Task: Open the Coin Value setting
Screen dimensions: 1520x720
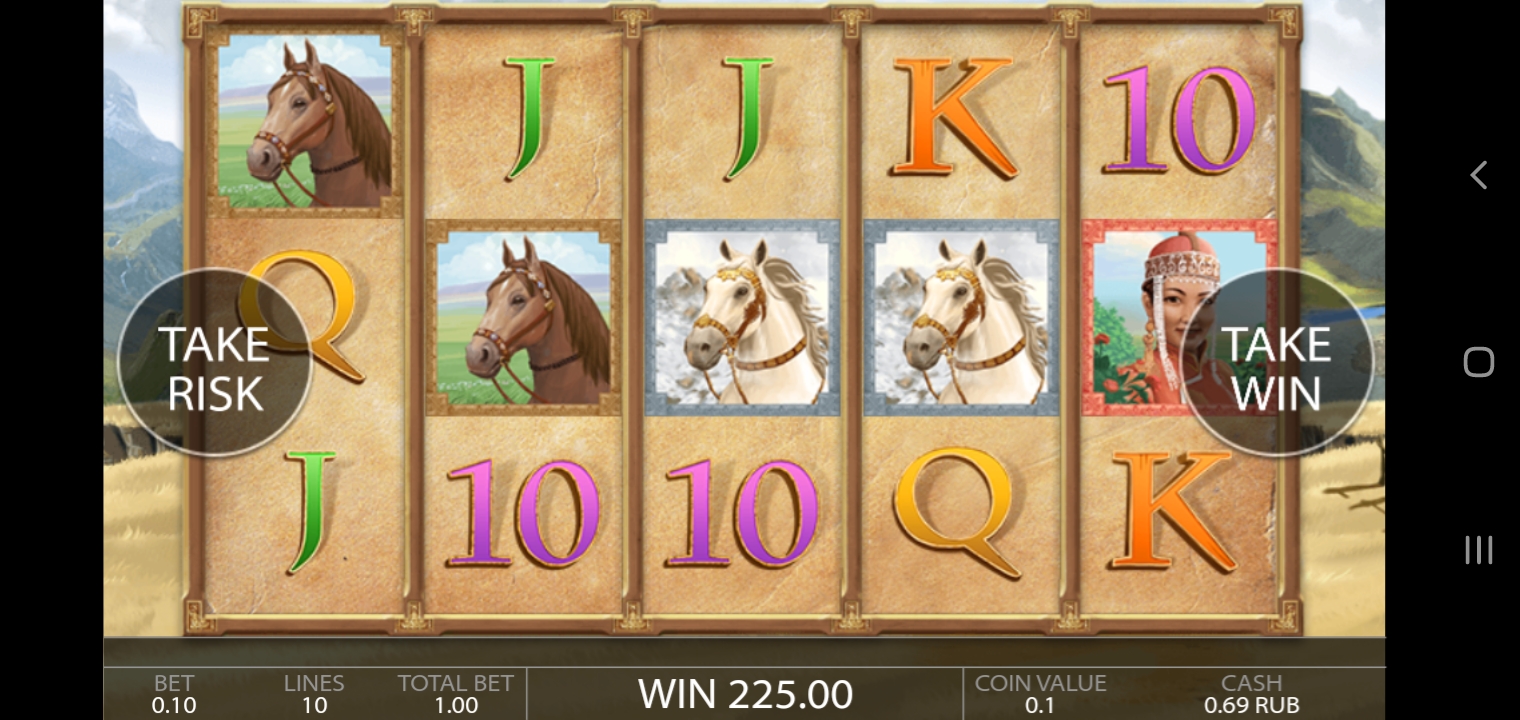Action: [1040, 694]
